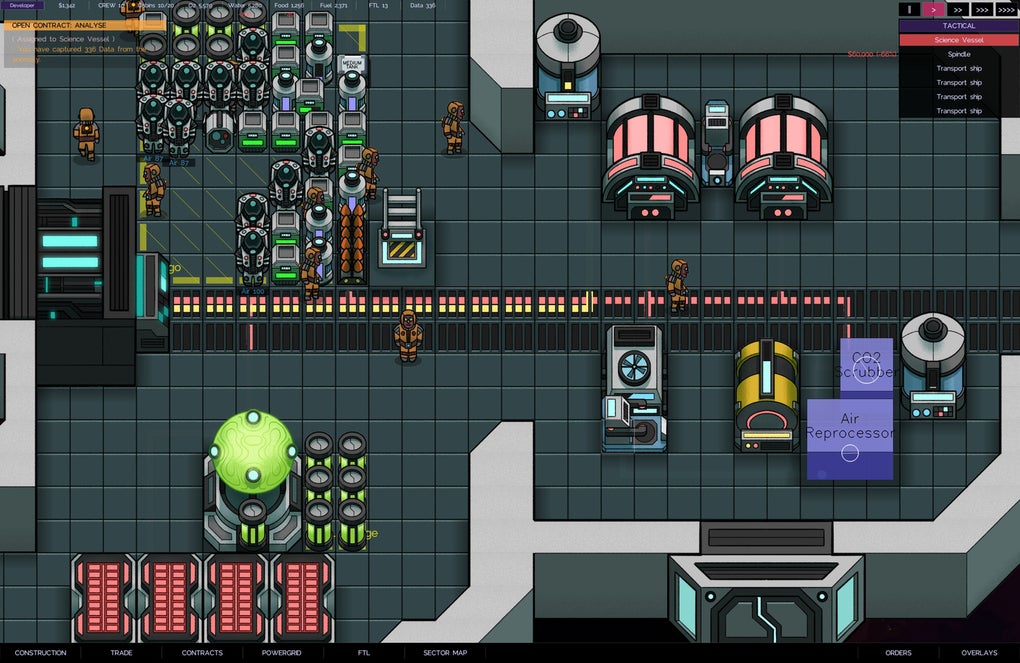Click the Developer button
The width and height of the screenshot is (1020, 663).
tap(21, 5)
